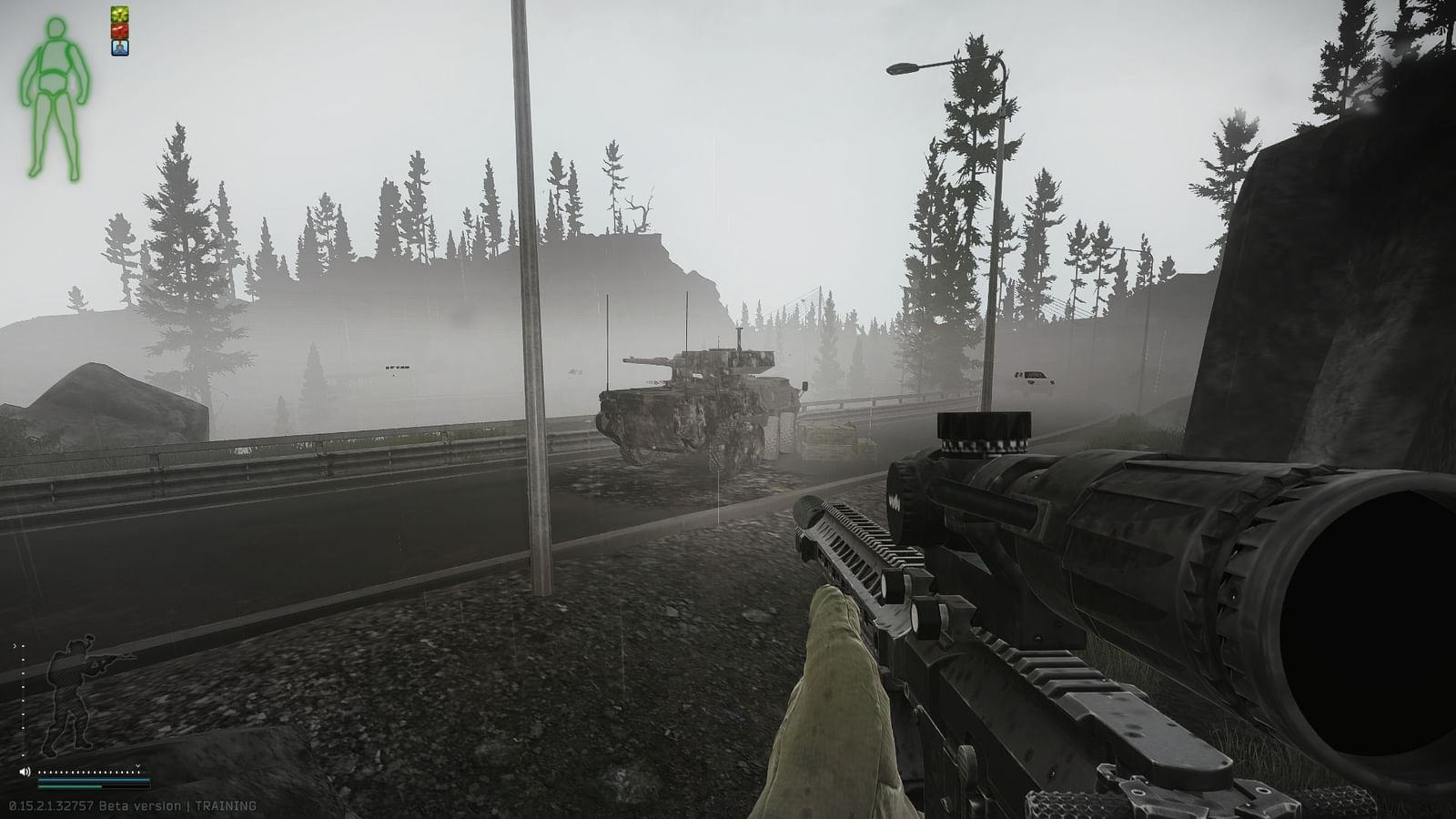Click the chevron above the stamina dots
This screenshot has width=1456, height=819.
pos(137,765)
